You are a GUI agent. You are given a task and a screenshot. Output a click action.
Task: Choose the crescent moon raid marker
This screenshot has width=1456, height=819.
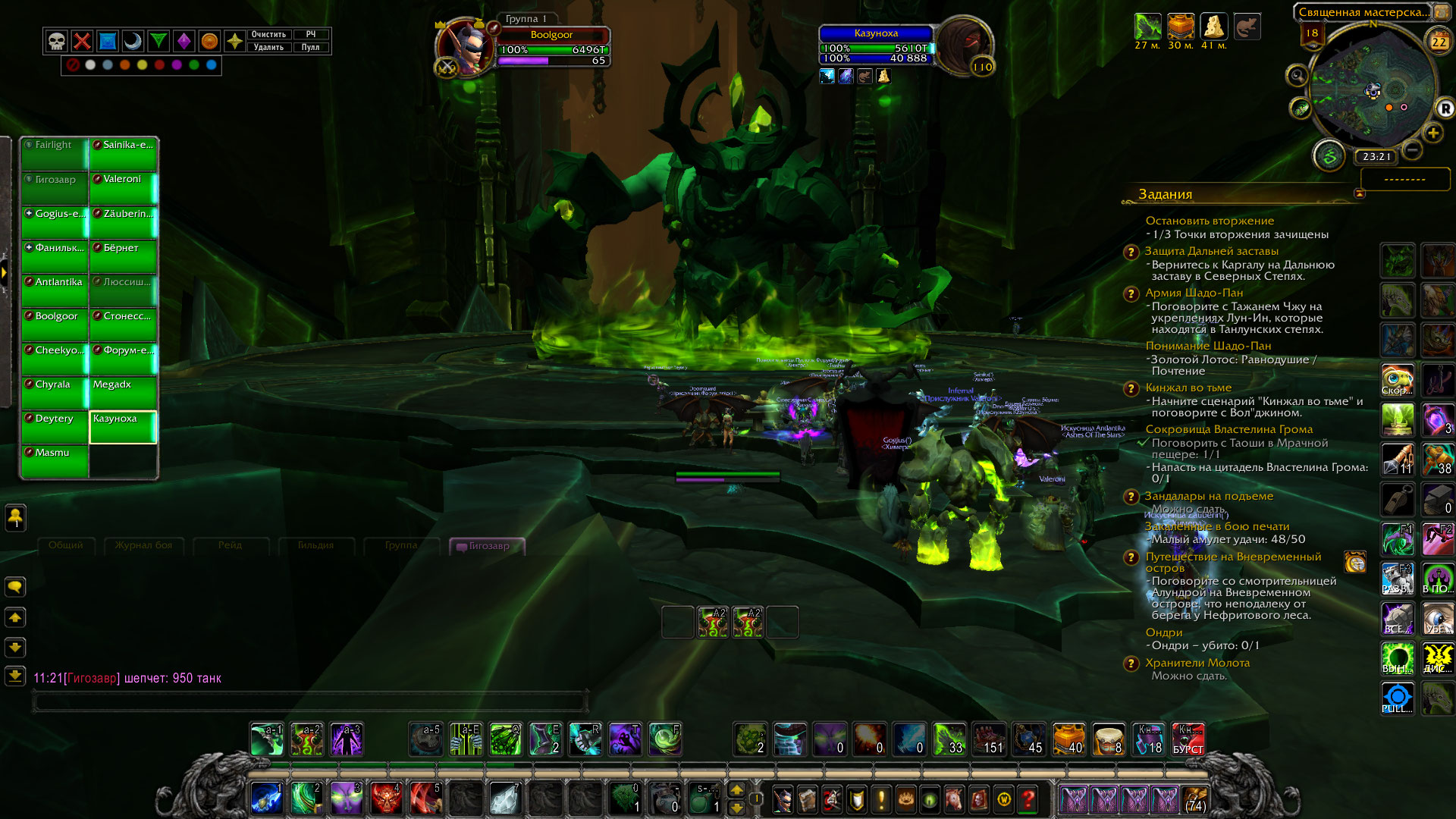pos(133,41)
